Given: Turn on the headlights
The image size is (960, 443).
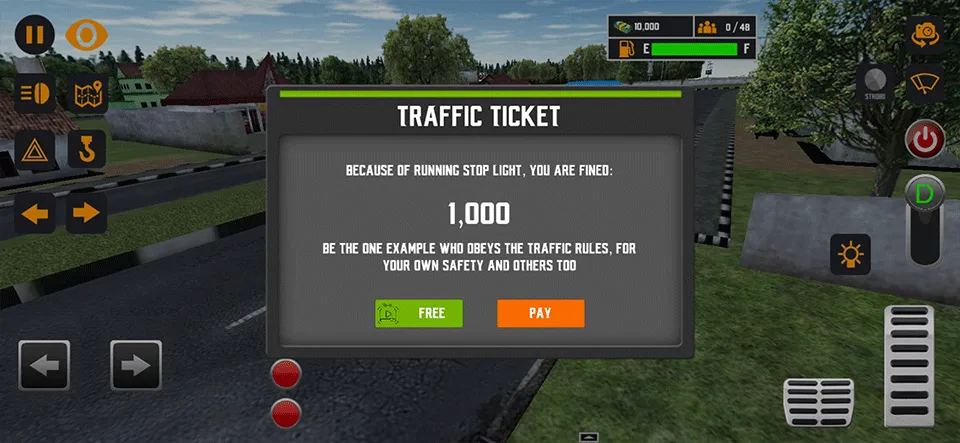Looking at the screenshot, I should (x=35, y=93).
